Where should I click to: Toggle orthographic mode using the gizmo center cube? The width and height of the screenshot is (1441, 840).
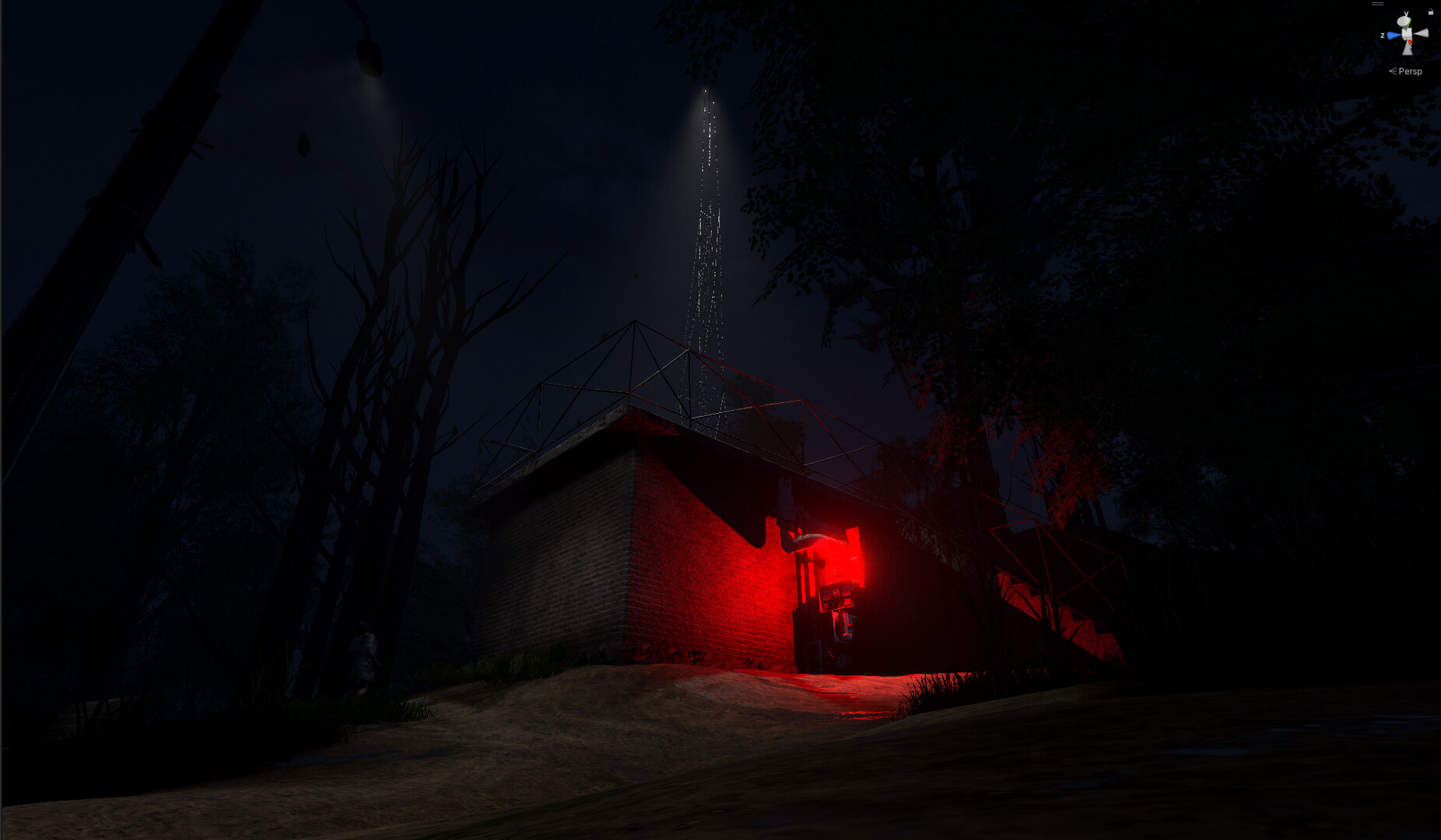click(x=1407, y=33)
